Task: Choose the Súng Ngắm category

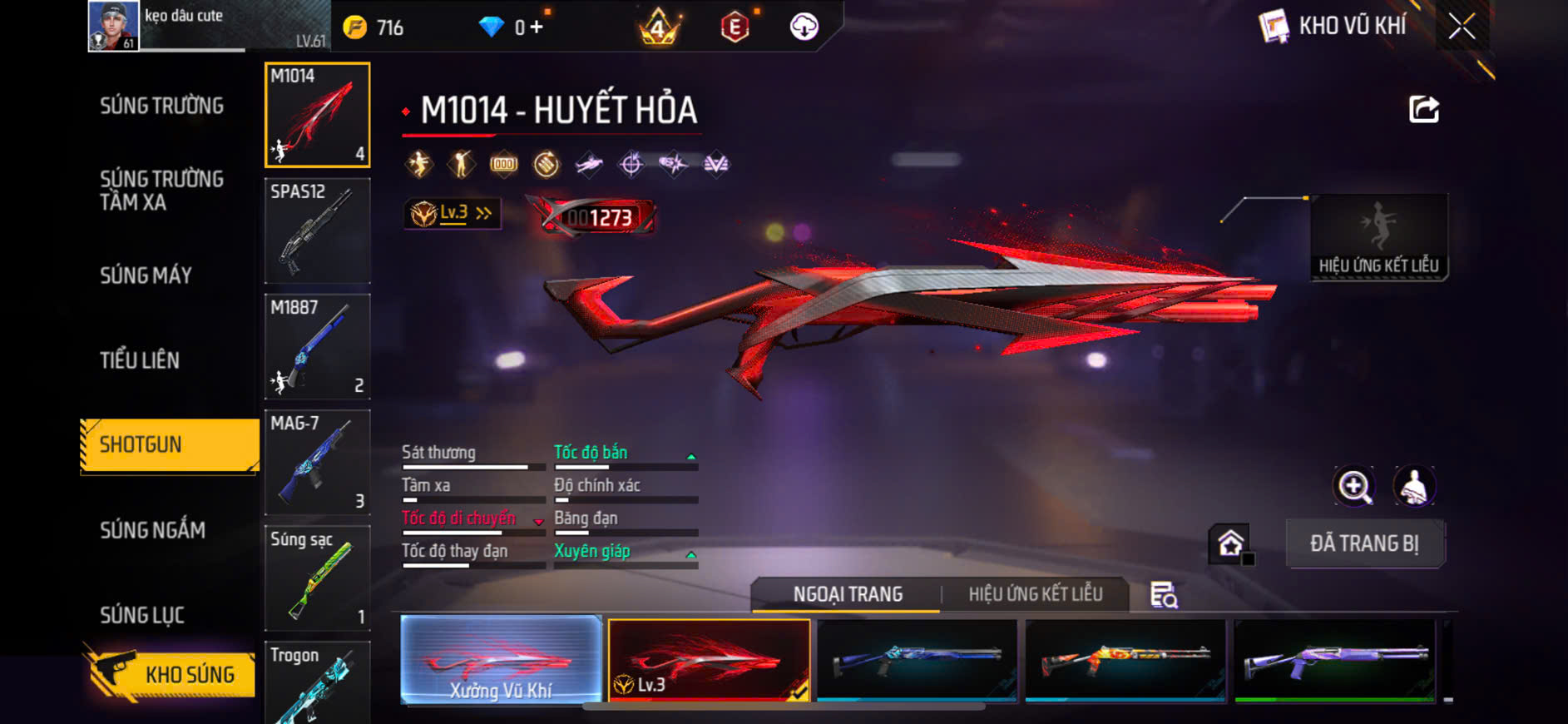Action: (x=152, y=530)
